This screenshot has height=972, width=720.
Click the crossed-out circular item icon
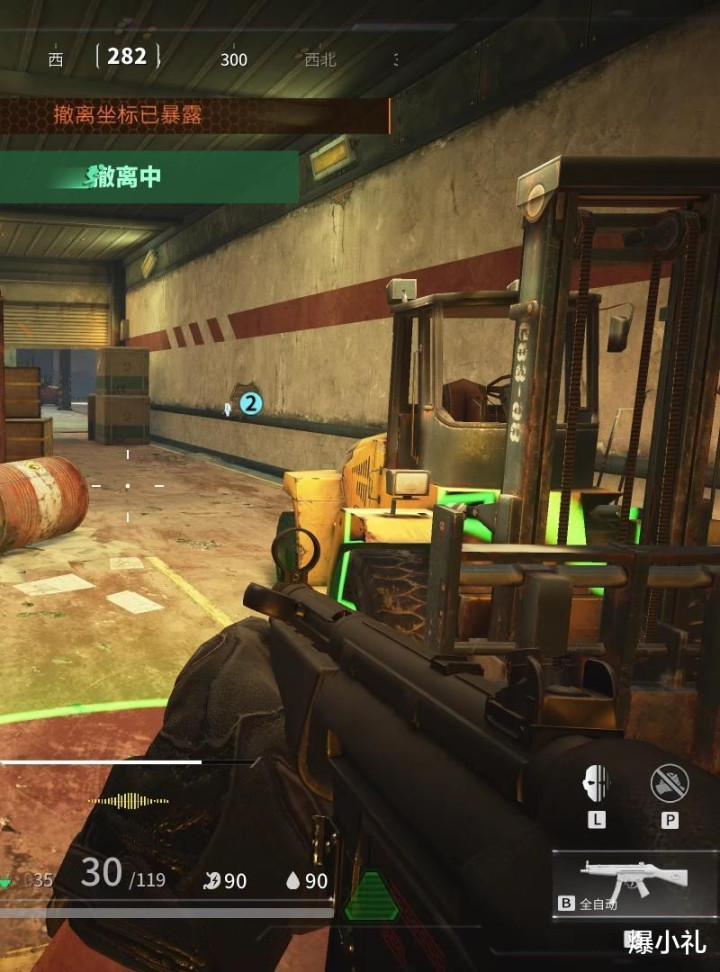click(x=669, y=783)
